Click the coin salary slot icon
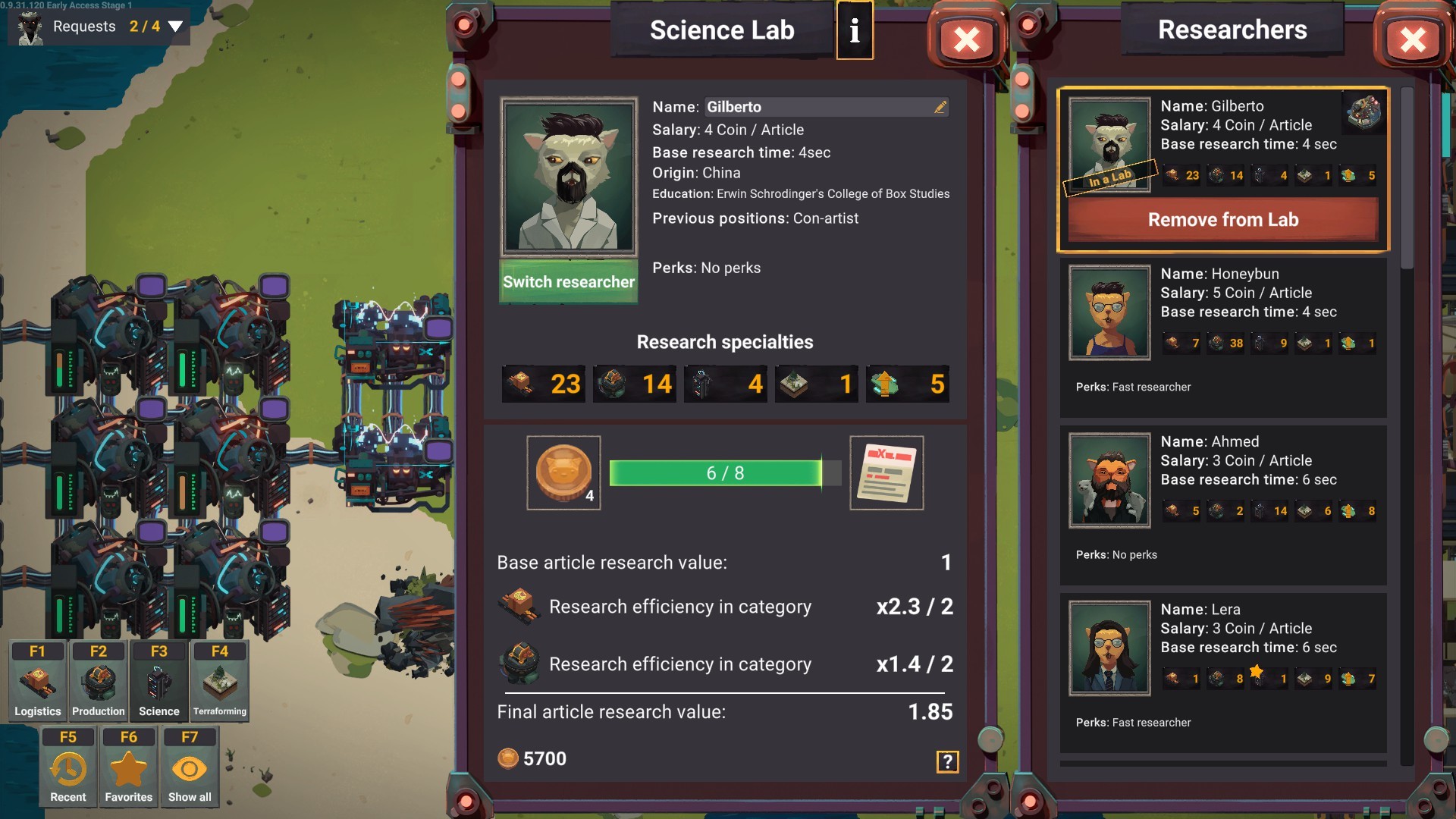This screenshot has width=1456, height=819. (563, 472)
